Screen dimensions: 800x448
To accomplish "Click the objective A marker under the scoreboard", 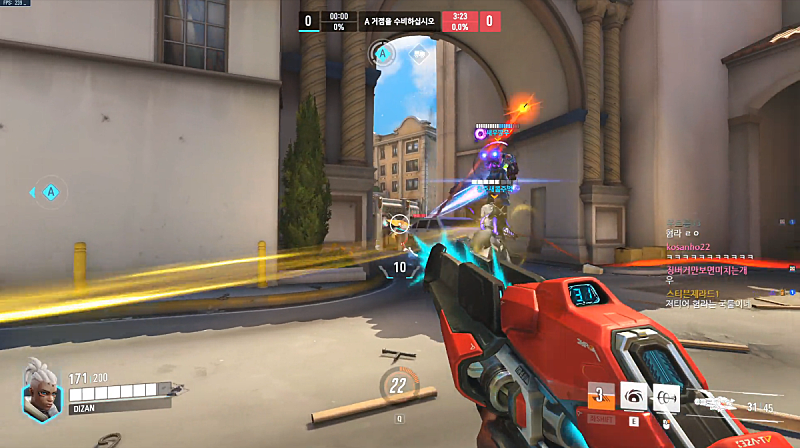I will tap(381, 52).
